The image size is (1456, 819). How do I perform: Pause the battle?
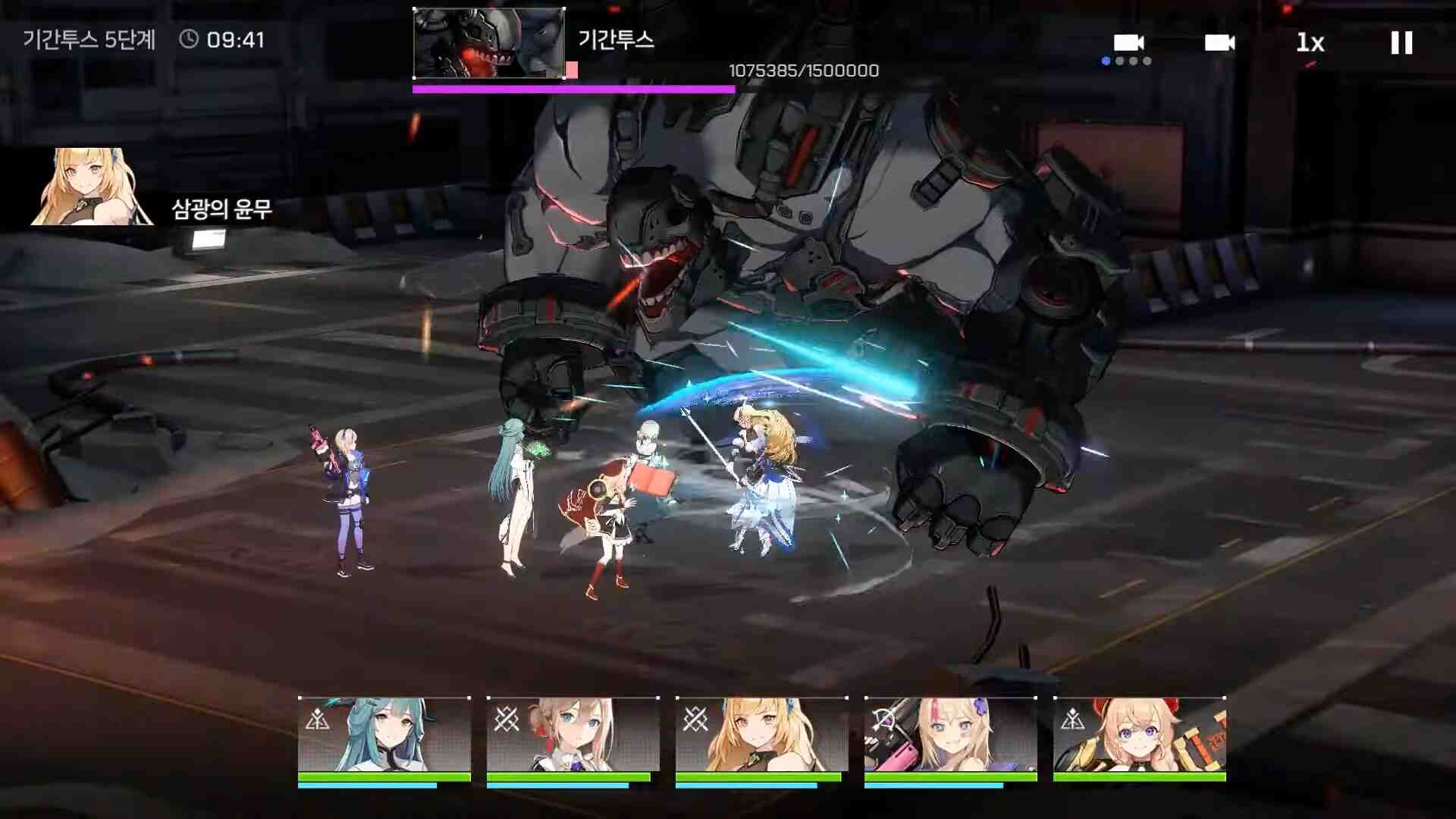1401,42
